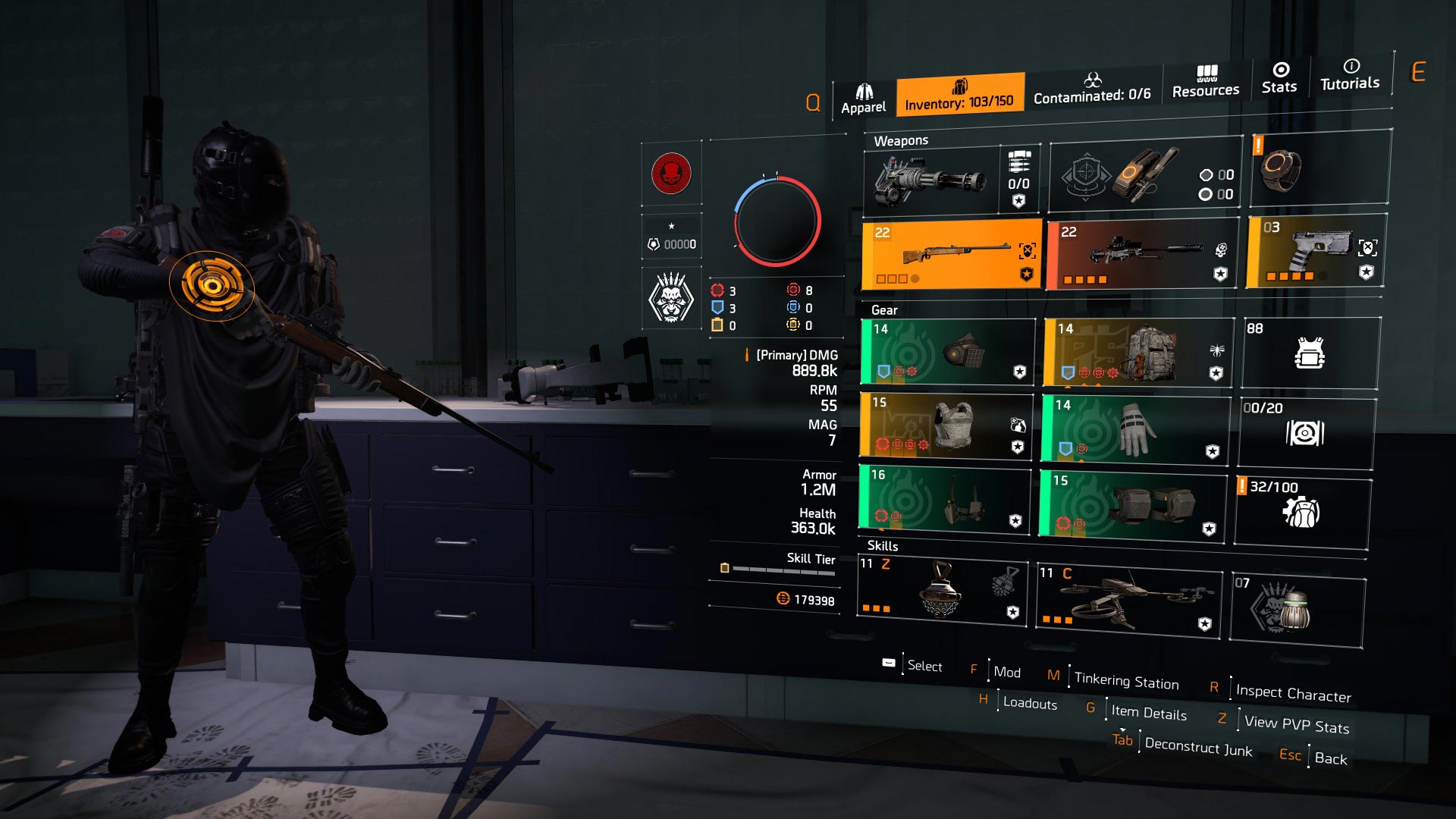
Task: Choose the kneepads gear slot
Action: click(1133, 505)
